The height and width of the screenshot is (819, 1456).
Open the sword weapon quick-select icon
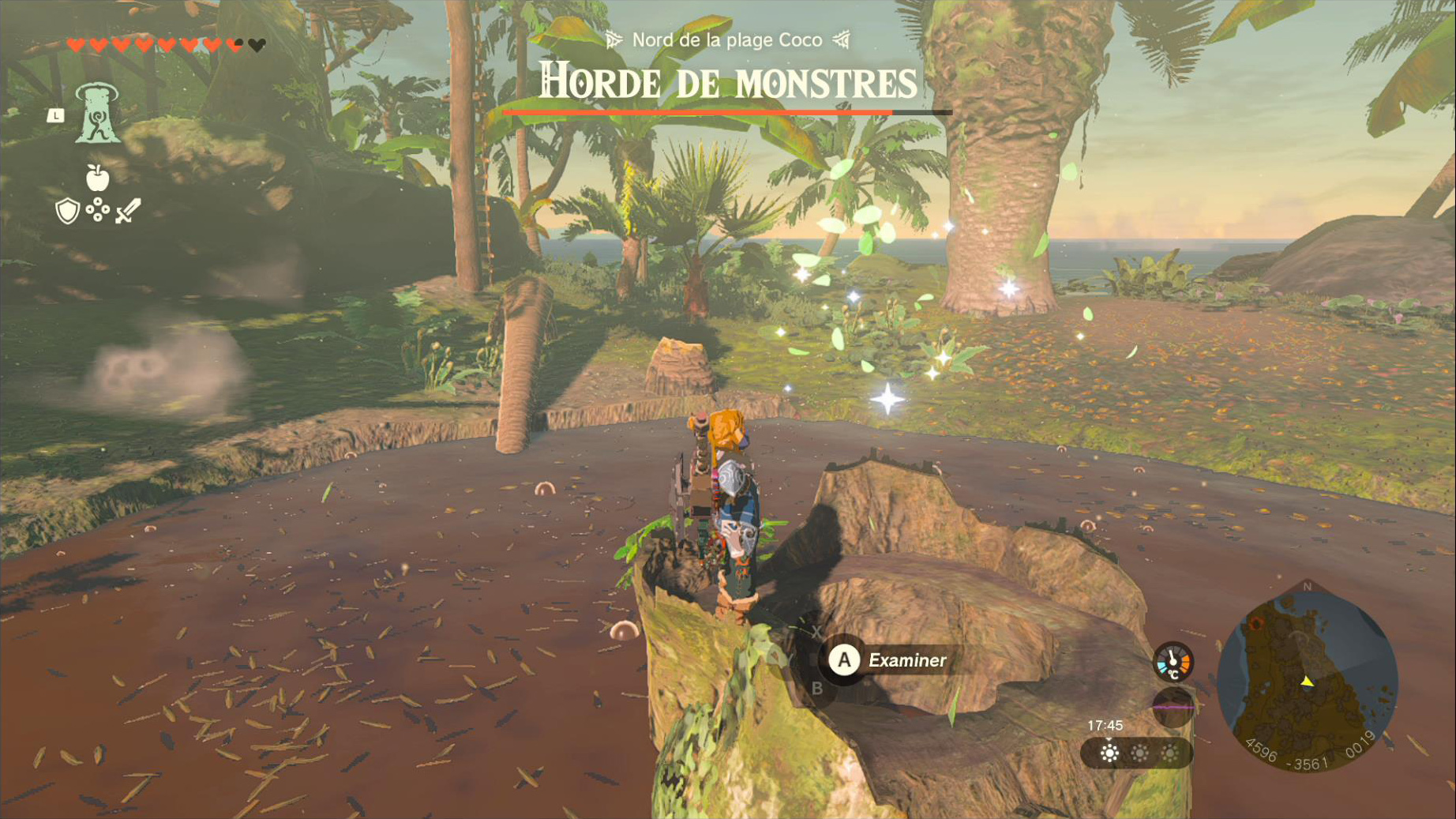128,211
